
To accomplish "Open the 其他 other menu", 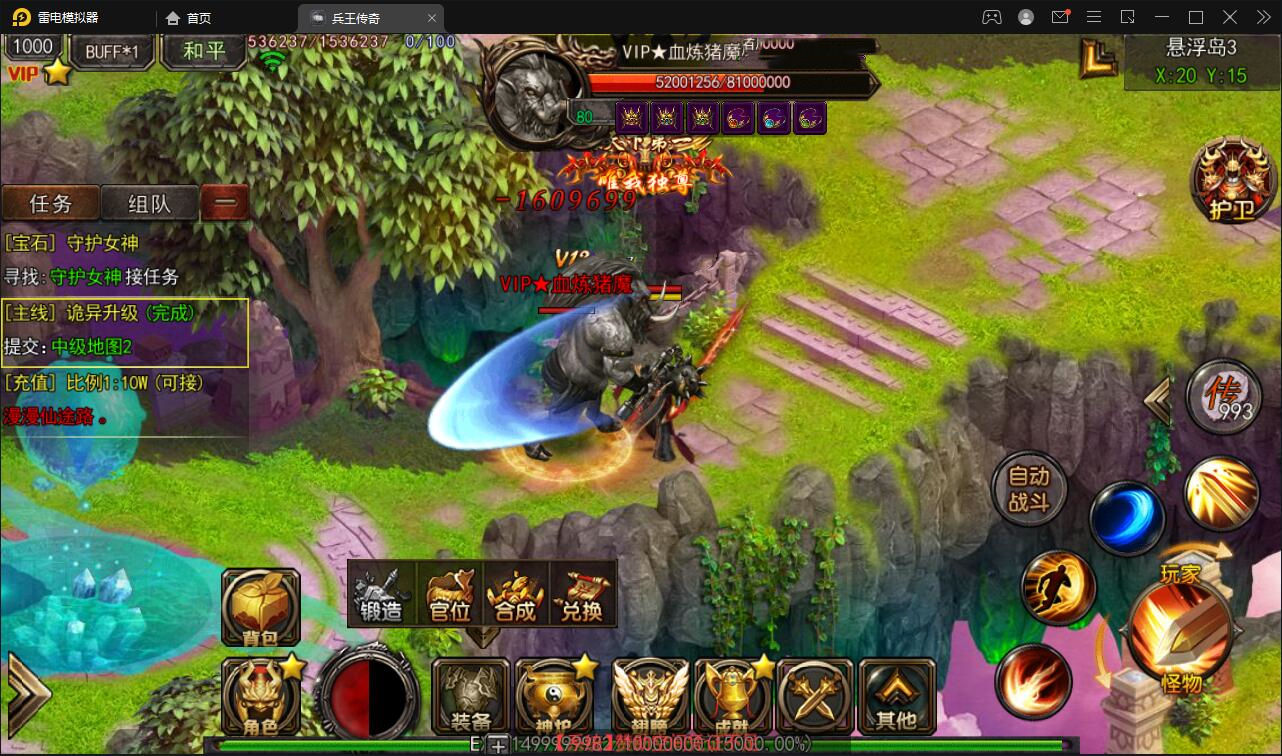I will pos(896,696).
